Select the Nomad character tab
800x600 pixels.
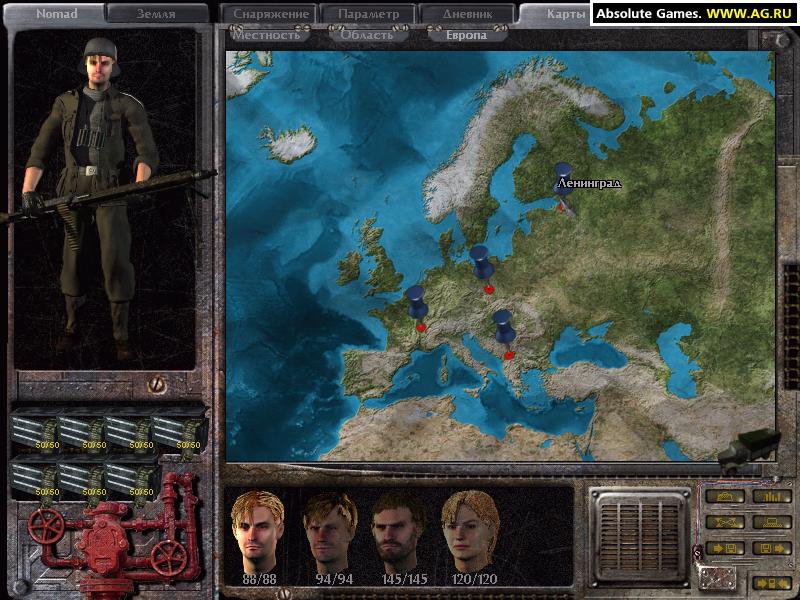coord(56,14)
